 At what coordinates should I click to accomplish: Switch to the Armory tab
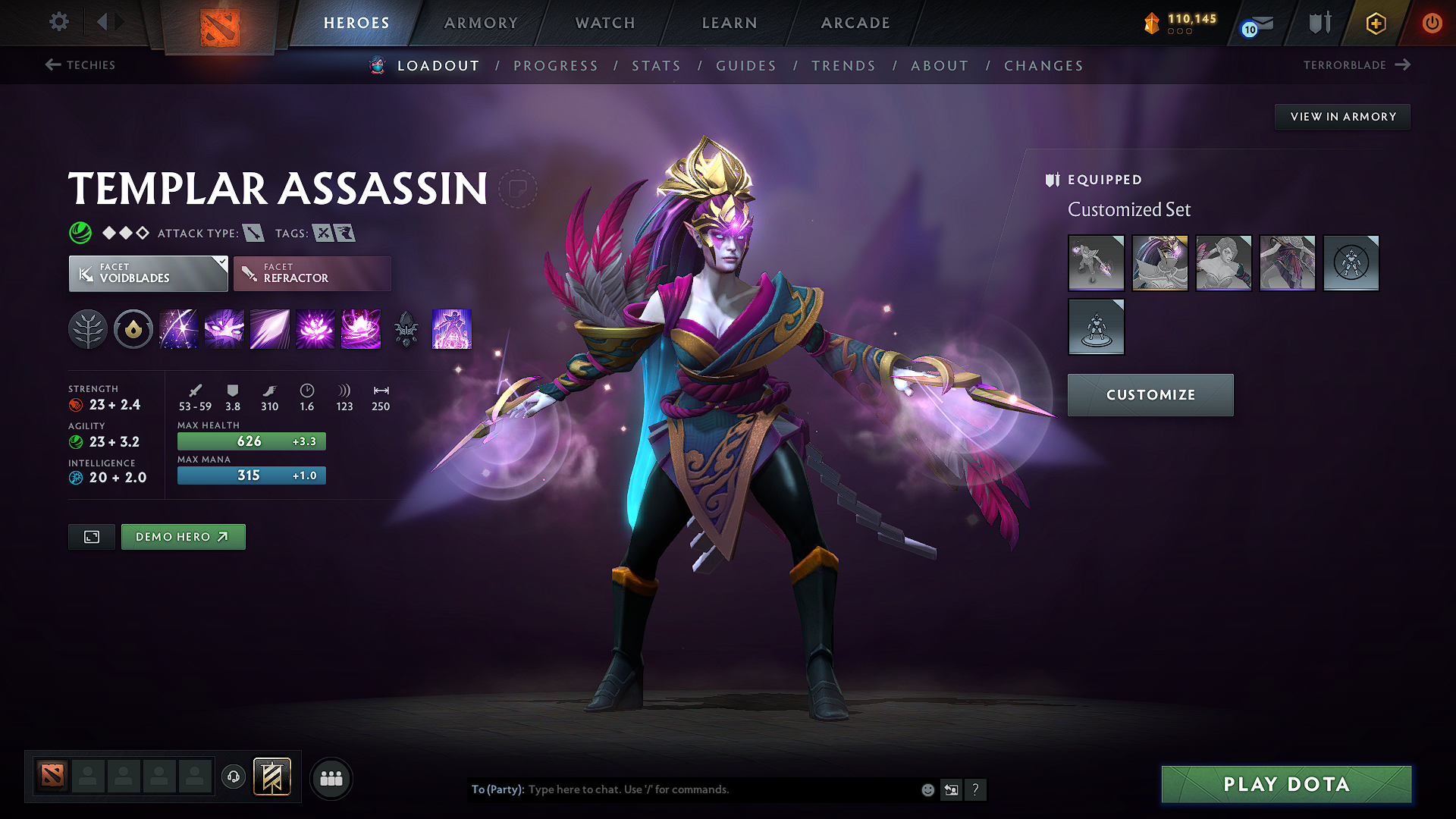[x=481, y=23]
